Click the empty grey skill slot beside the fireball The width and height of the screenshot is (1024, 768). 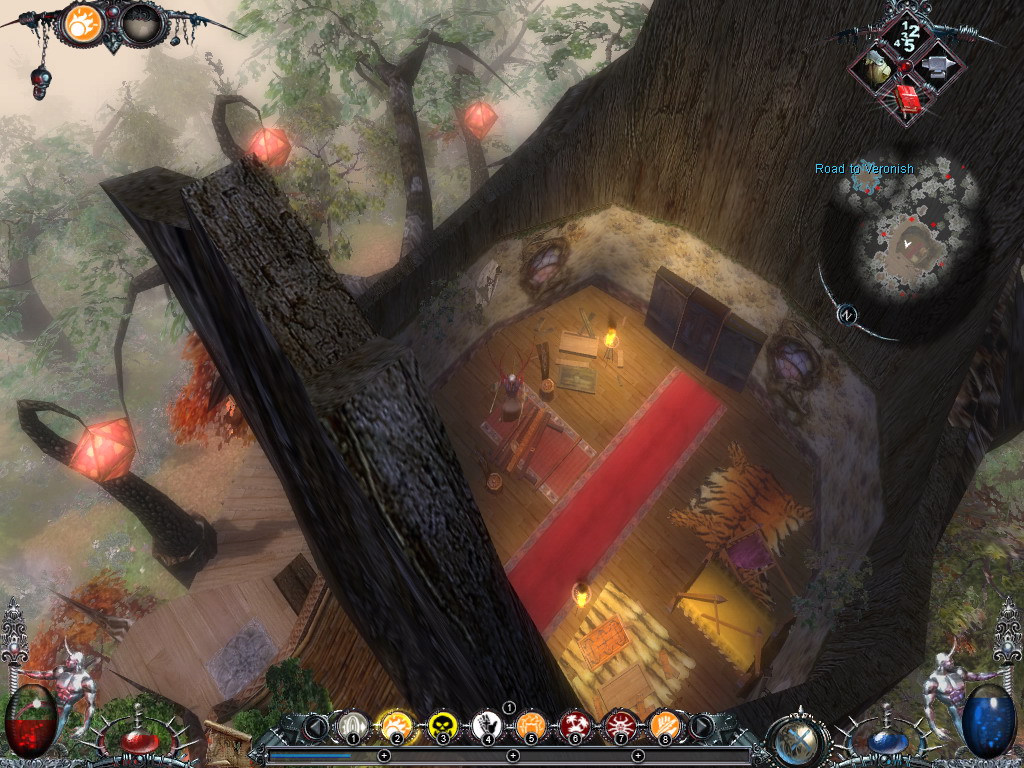coord(141,23)
